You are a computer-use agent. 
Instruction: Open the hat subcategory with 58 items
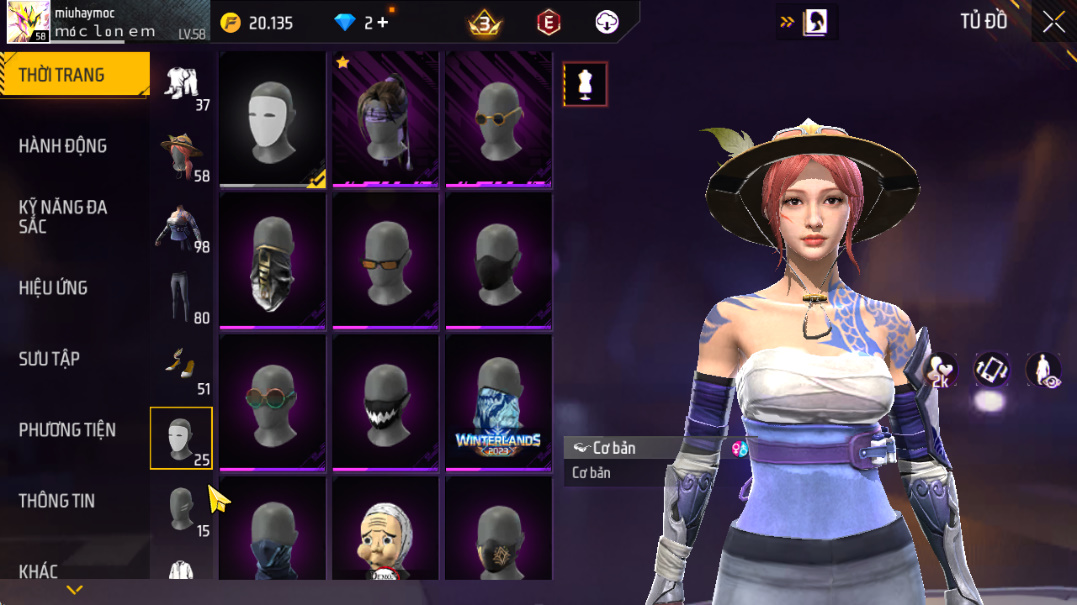pyautogui.click(x=182, y=156)
